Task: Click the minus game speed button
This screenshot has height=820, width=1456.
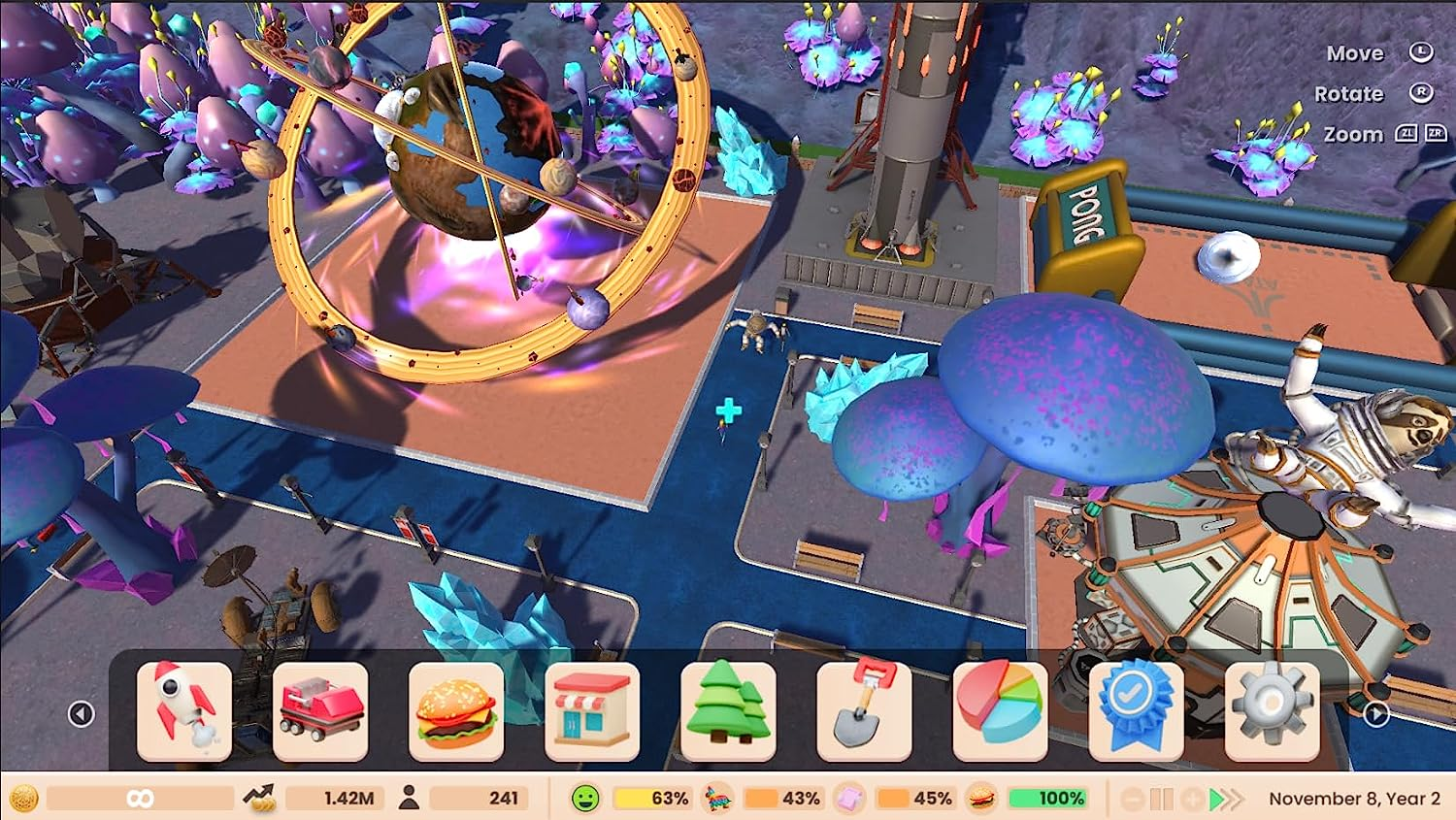Action: coord(1131,798)
